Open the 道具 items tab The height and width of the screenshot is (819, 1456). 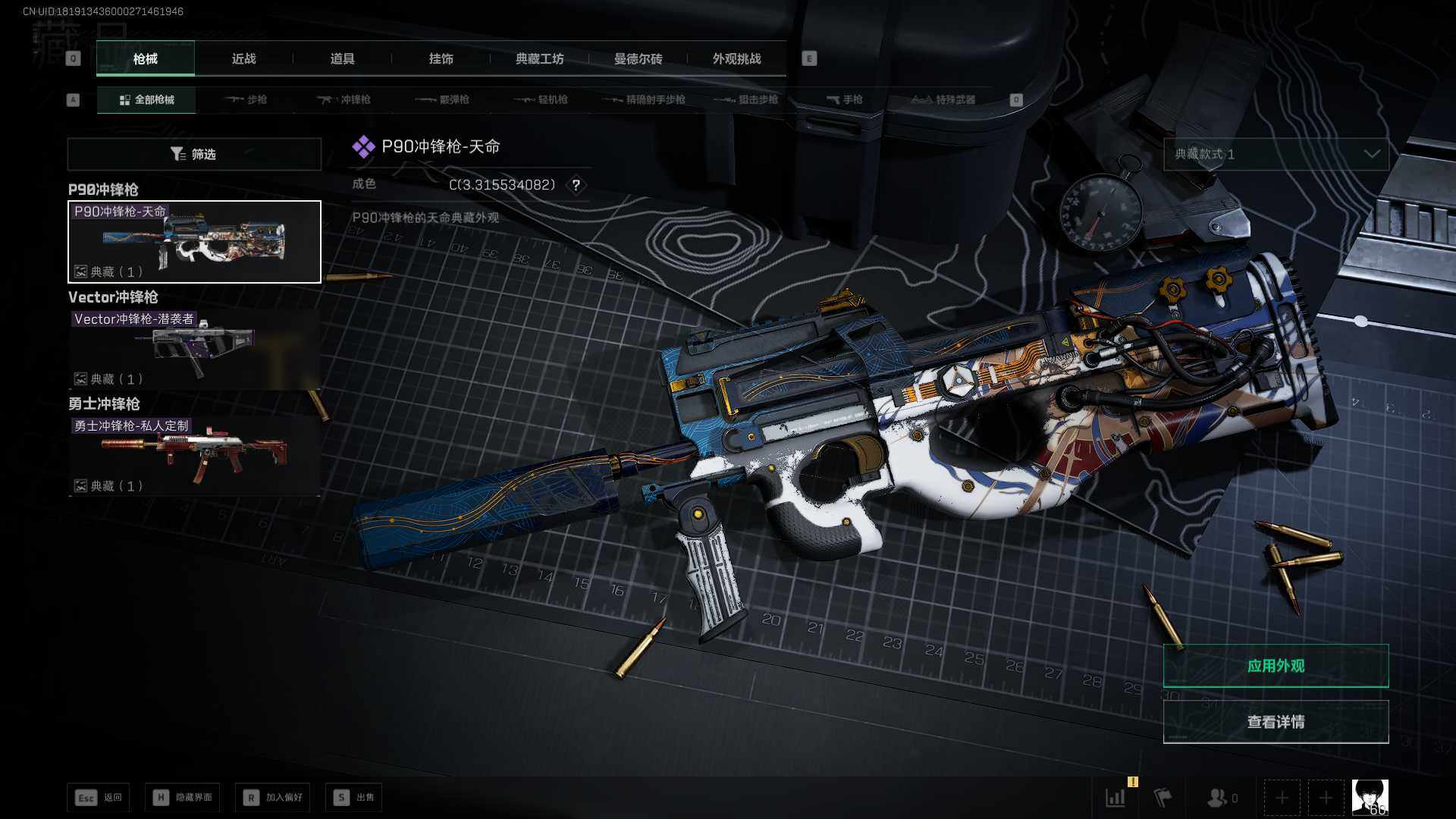click(x=342, y=59)
